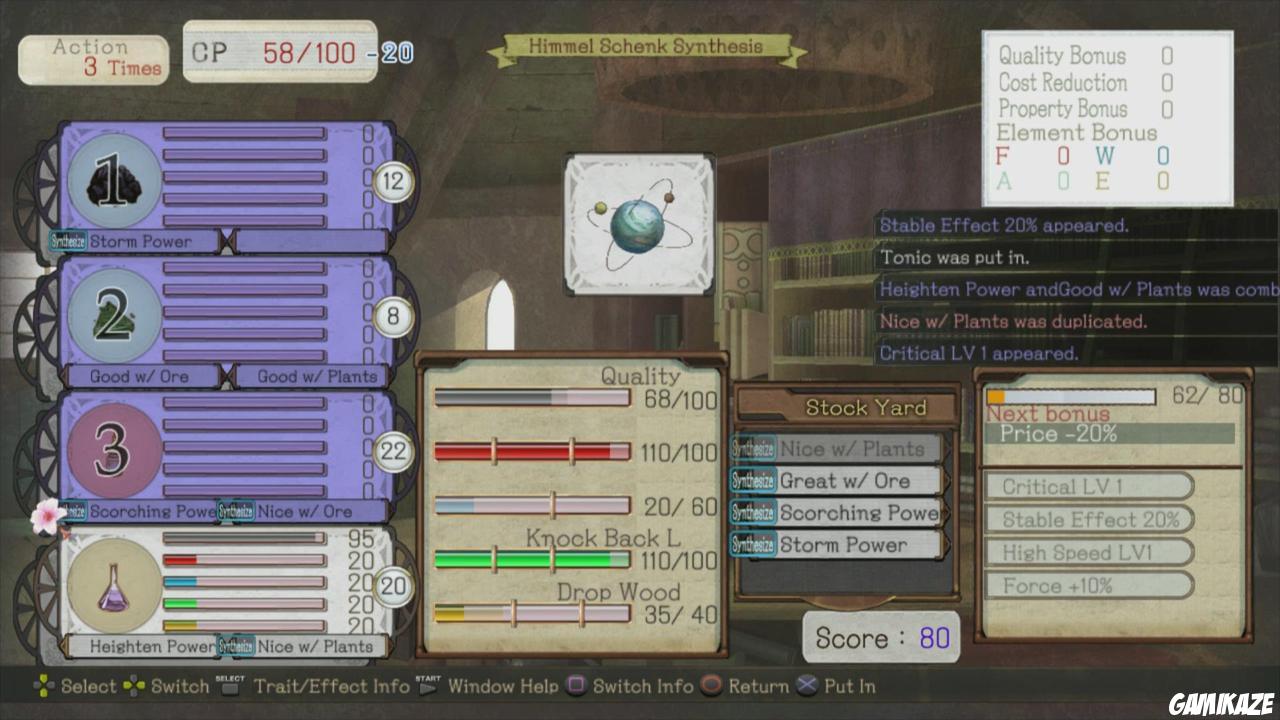Expand the Critical LV 1 bonus entry
Screen dimensions: 1280x720
click(1090, 487)
